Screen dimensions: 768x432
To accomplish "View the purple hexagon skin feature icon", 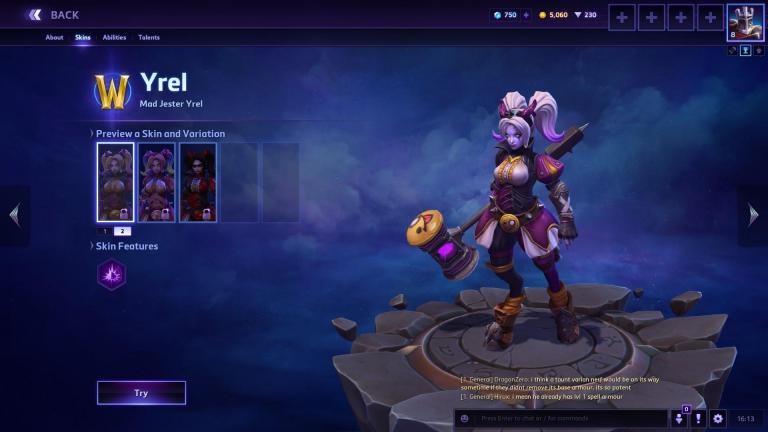I will (112, 274).
